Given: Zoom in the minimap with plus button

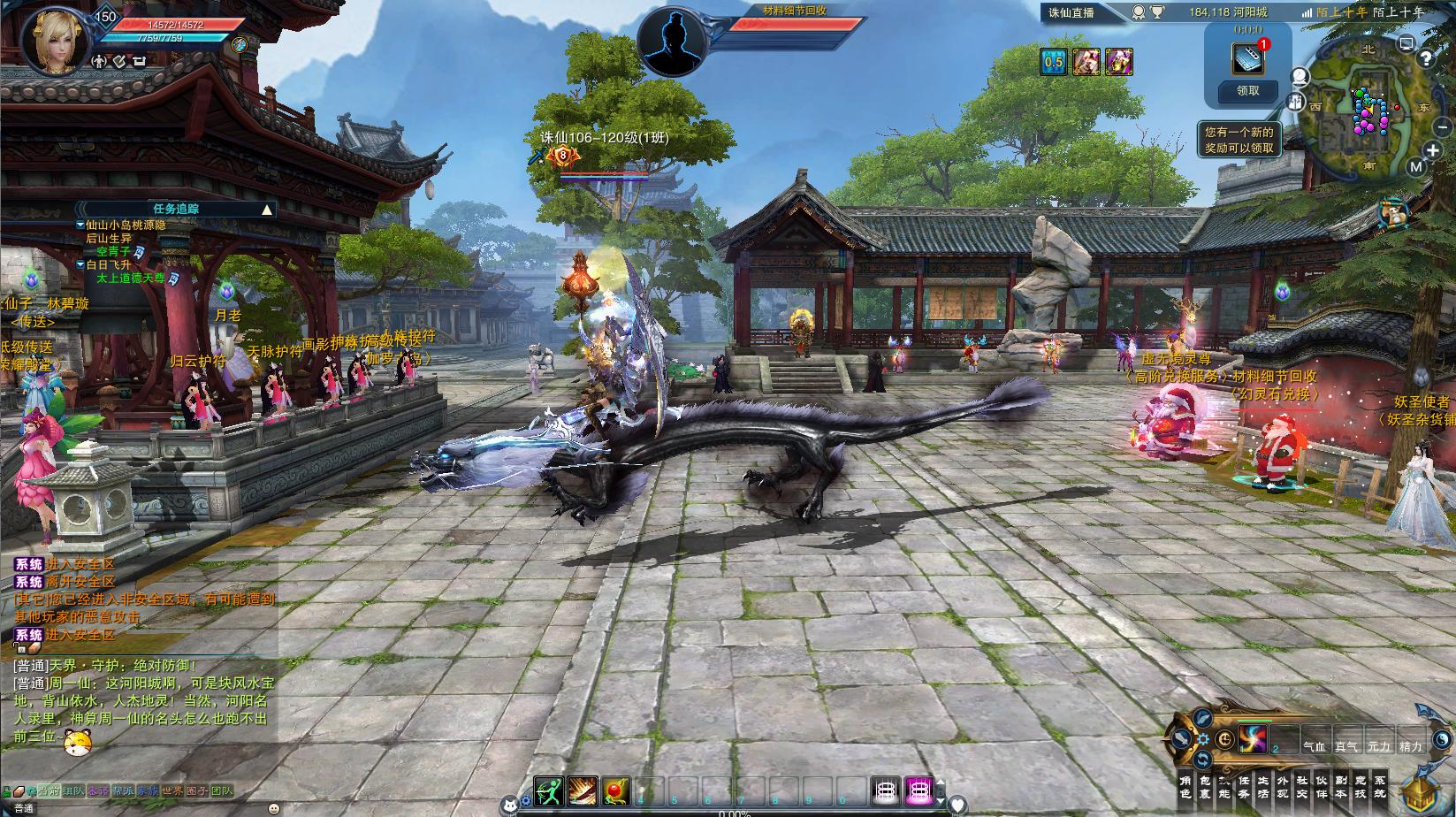Looking at the screenshot, I should 1433,152.
